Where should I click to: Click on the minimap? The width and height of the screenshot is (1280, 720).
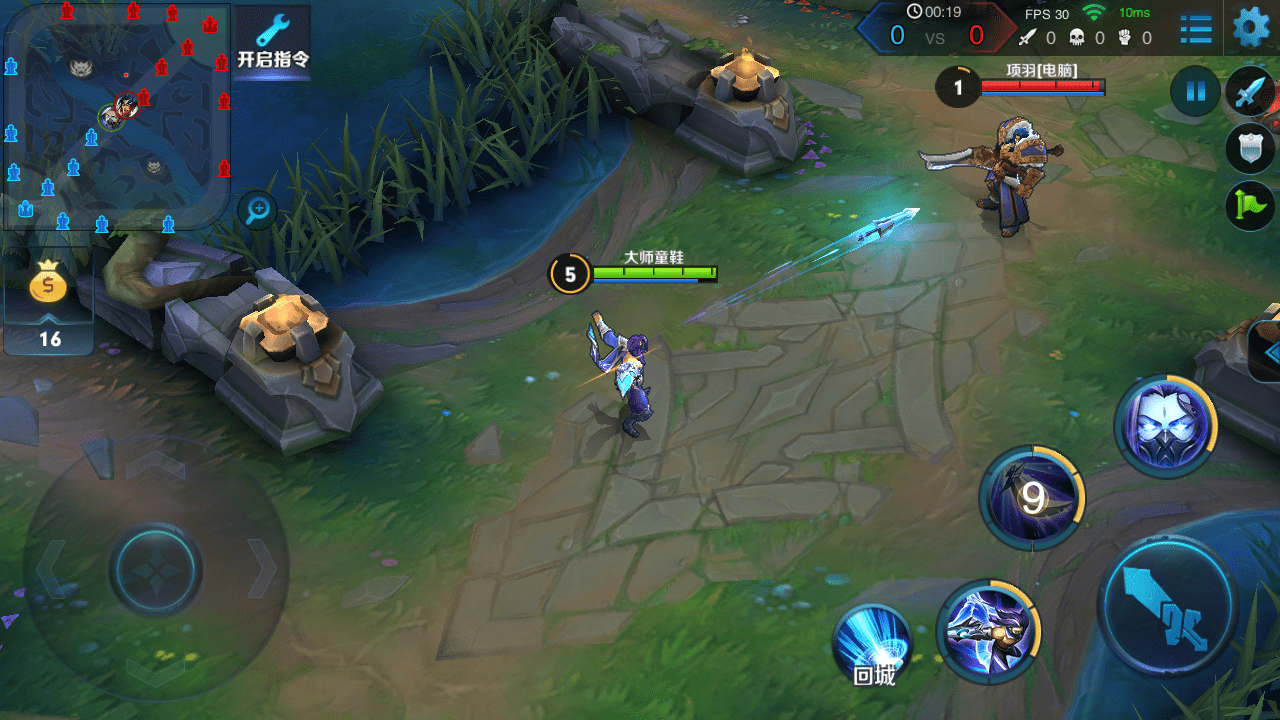(117, 117)
